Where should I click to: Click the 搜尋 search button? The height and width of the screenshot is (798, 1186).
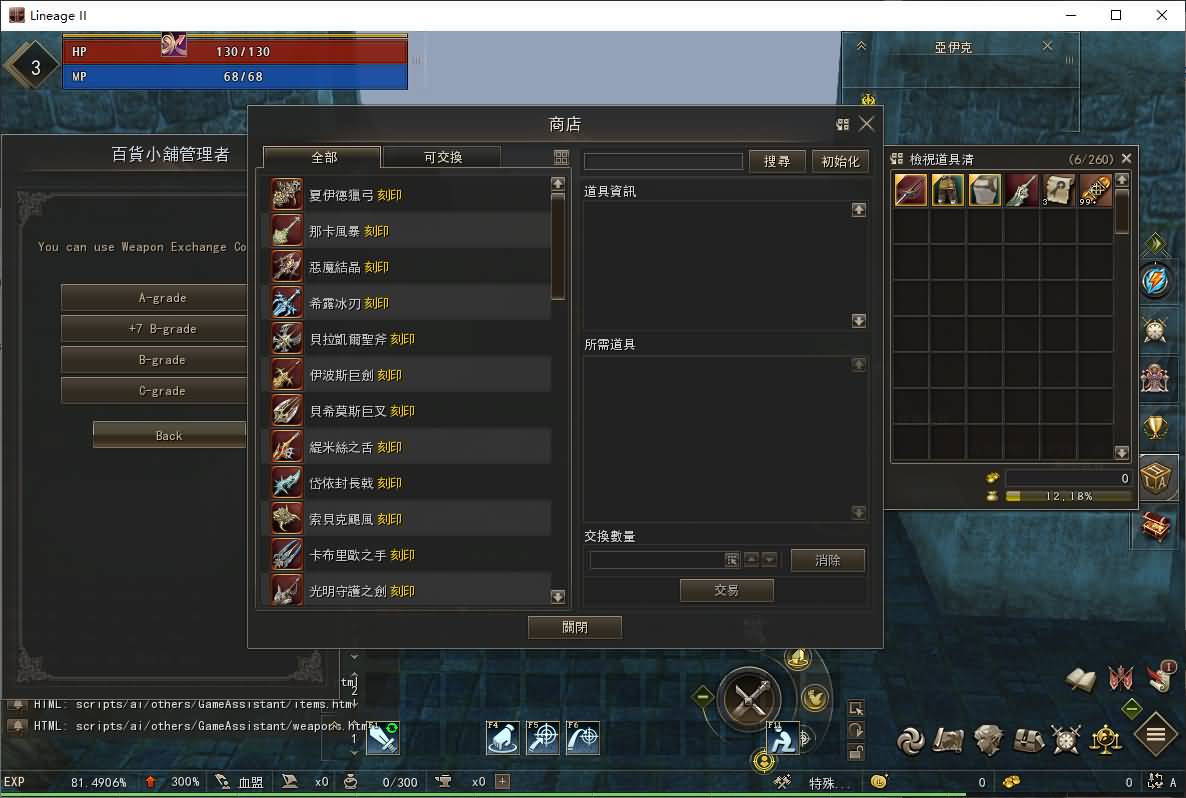(777, 161)
